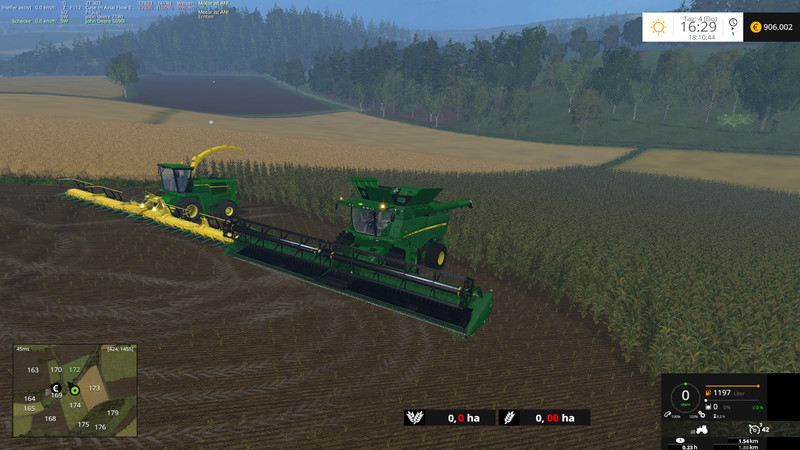800x450 pixels.
Task: Select field 179 on the minimap
Action: click(113, 412)
